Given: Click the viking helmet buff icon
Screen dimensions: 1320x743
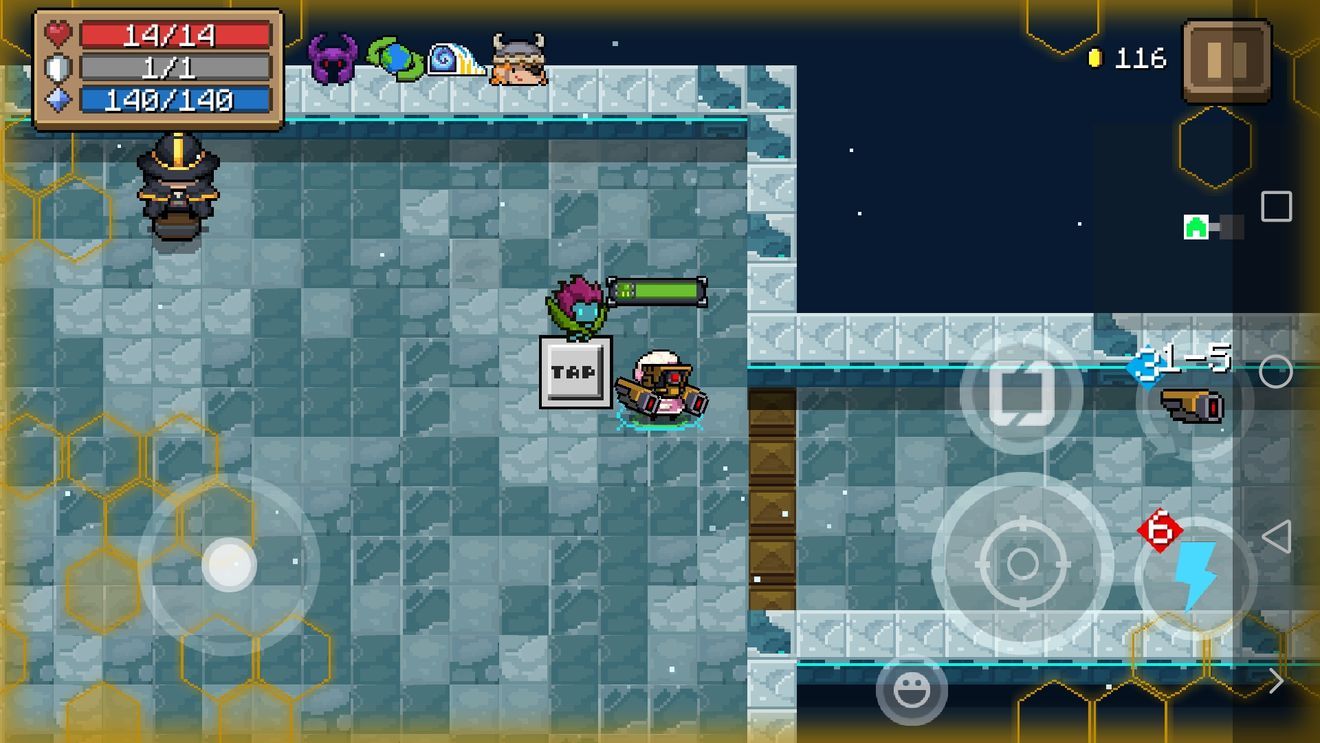Looking at the screenshot, I should [519, 59].
